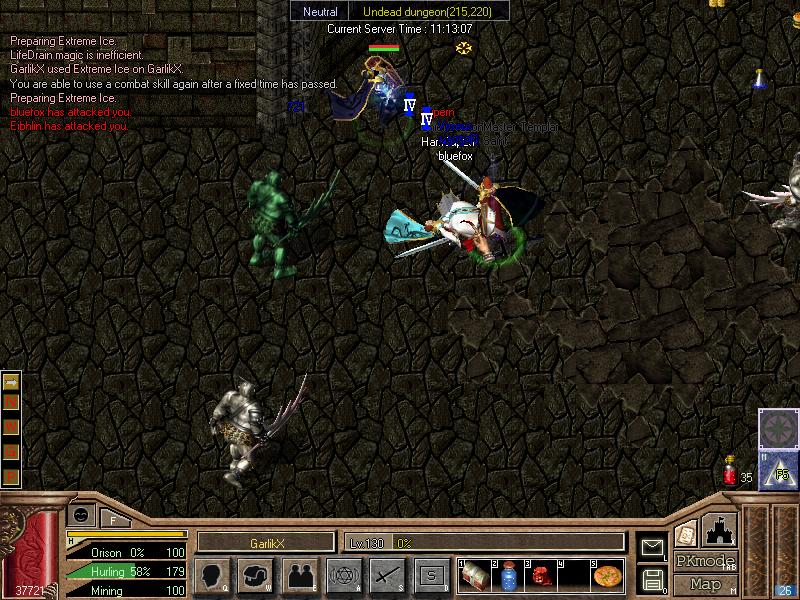Open the hexagram magic skills button
Viewport: 800px width, 600px height.
[343, 576]
